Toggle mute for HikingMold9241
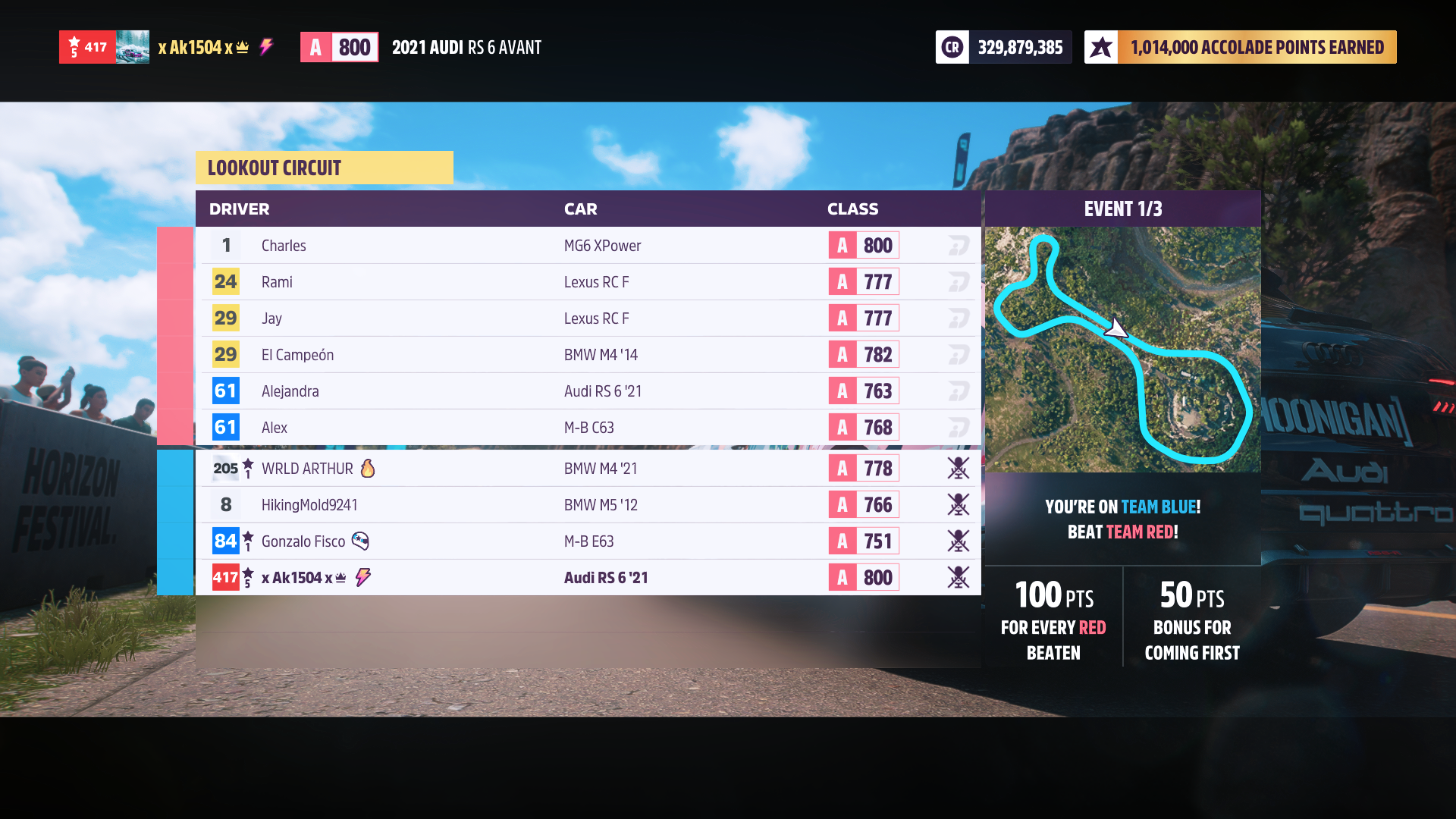Viewport: 1456px width, 819px height. pos(959,504)
